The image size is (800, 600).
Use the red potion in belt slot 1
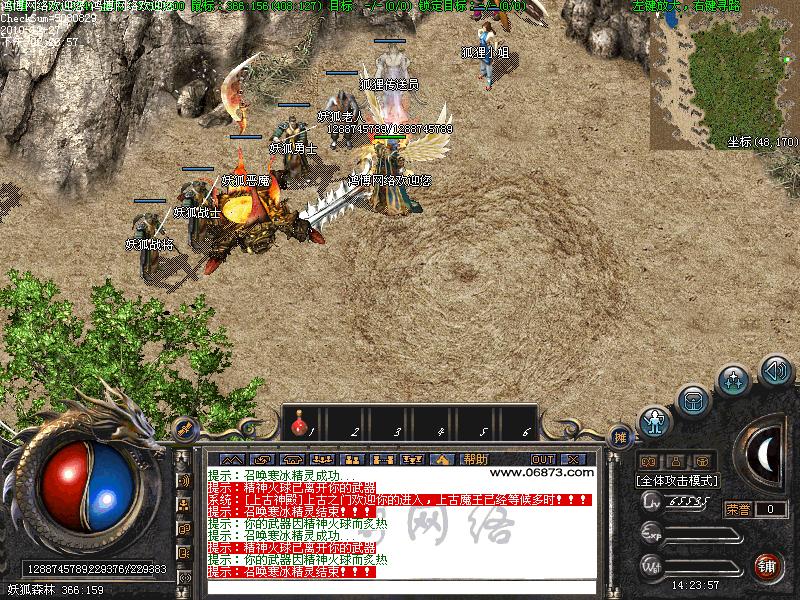[x=298, y=427]
